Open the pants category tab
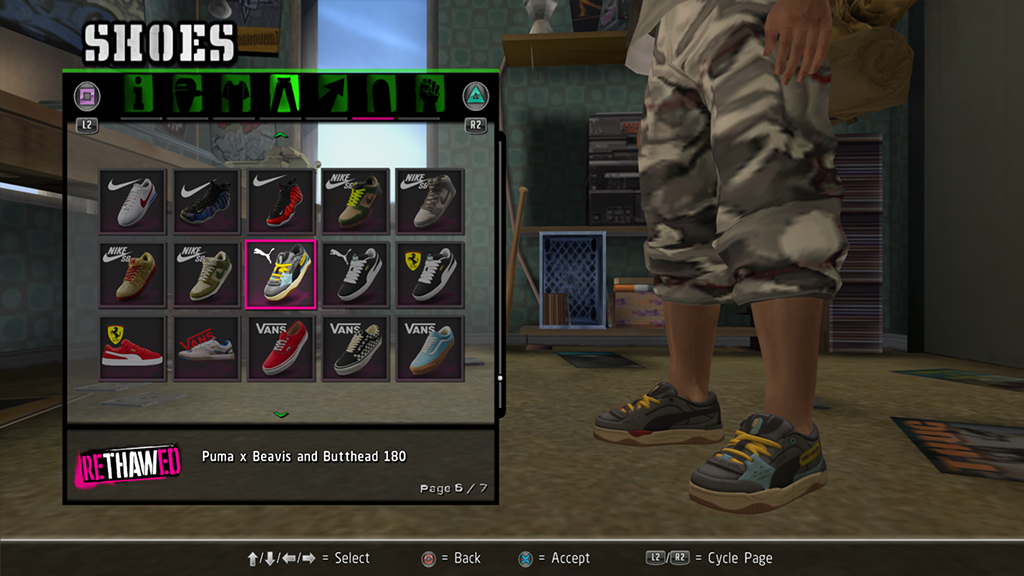Viewport: 1024px width, 576px height. pos(282,95)
